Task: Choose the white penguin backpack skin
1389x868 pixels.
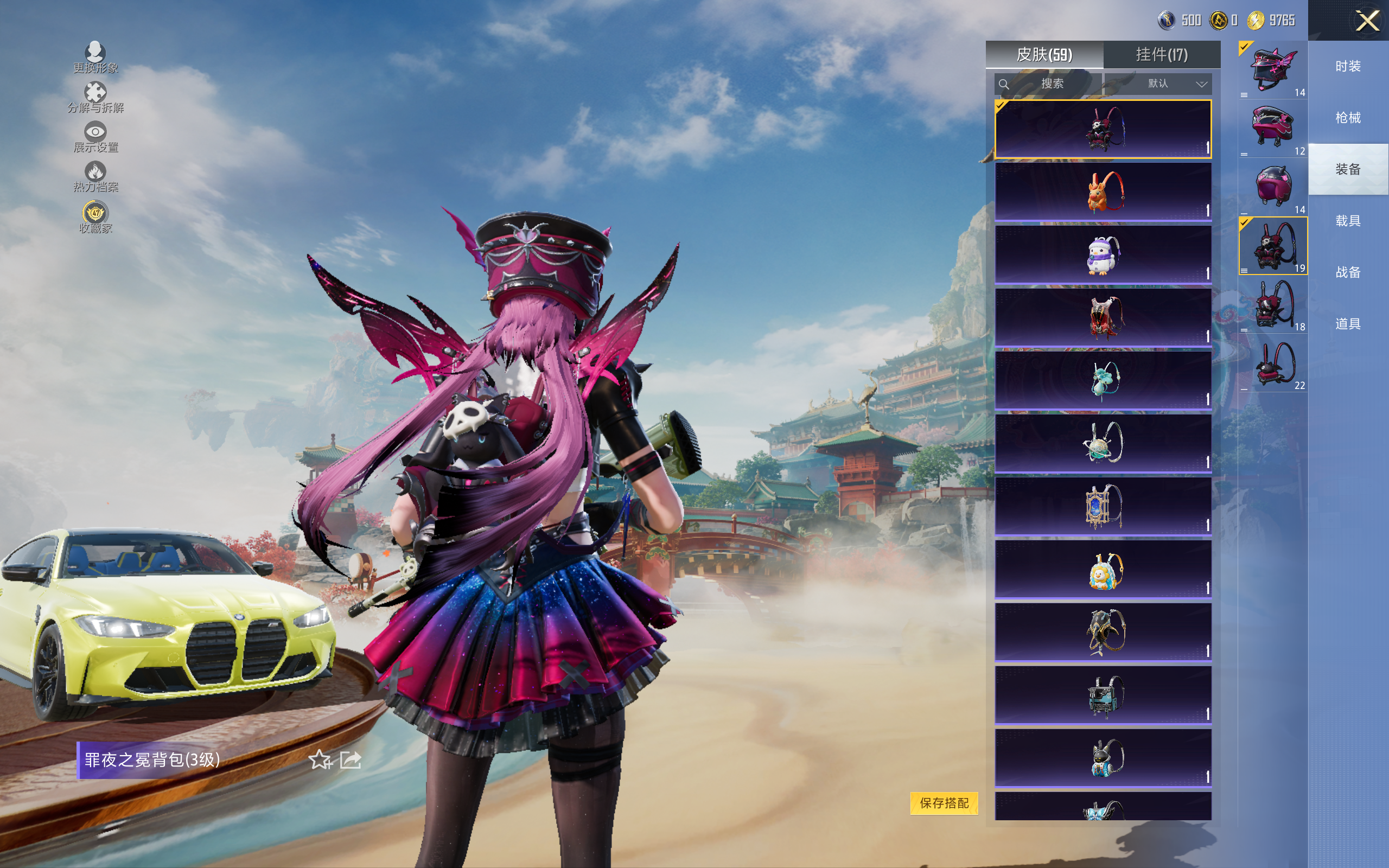Action: 1103,255
